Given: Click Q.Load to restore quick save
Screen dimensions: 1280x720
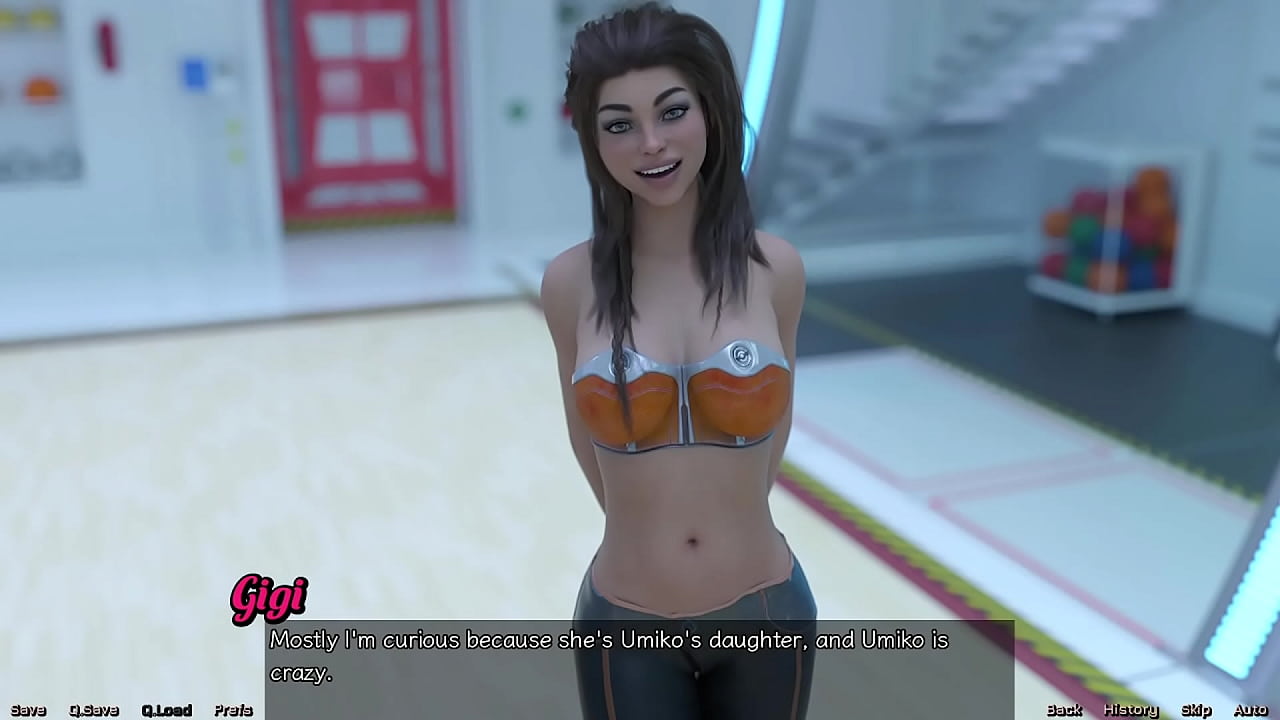Looking at the screenshot, I should click(166, 709).
